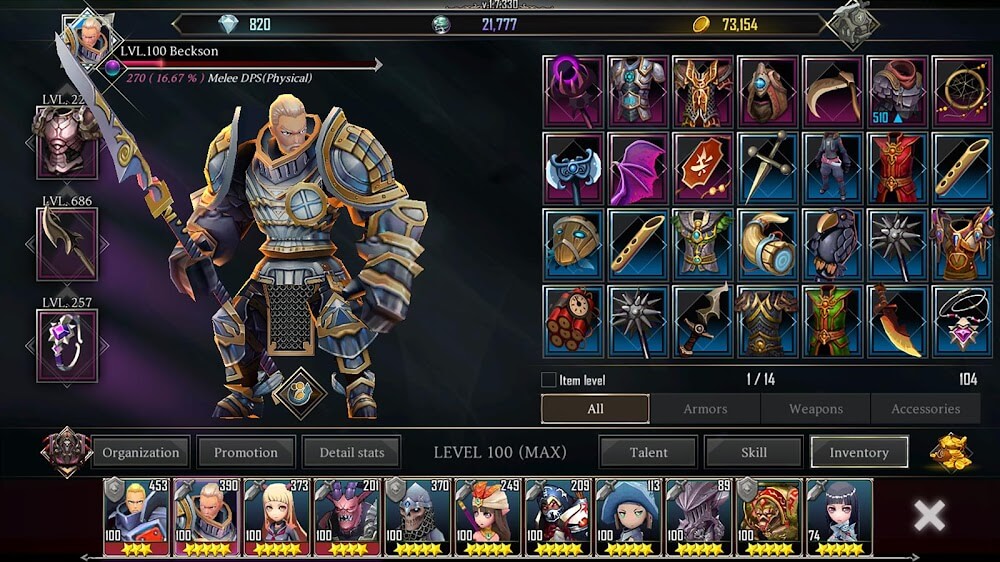Screen dimensions: 1000x562
Task: Open the Talent screen
Action: [x=648, y=452]
